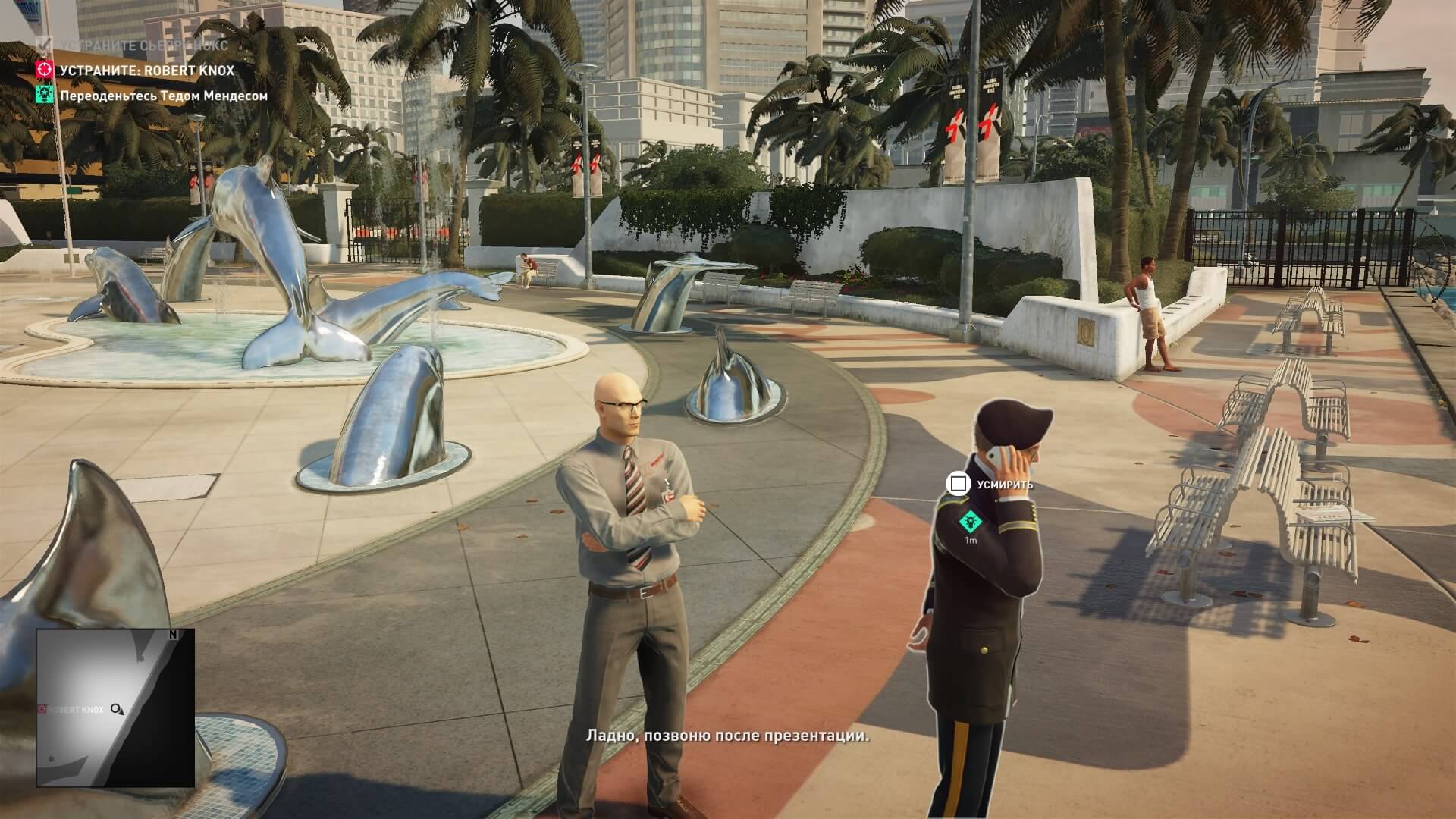This screenshot has height=819, width=1456.
Task: Select the green opportunity marker on the officer
Action: [x=968, y=521]
